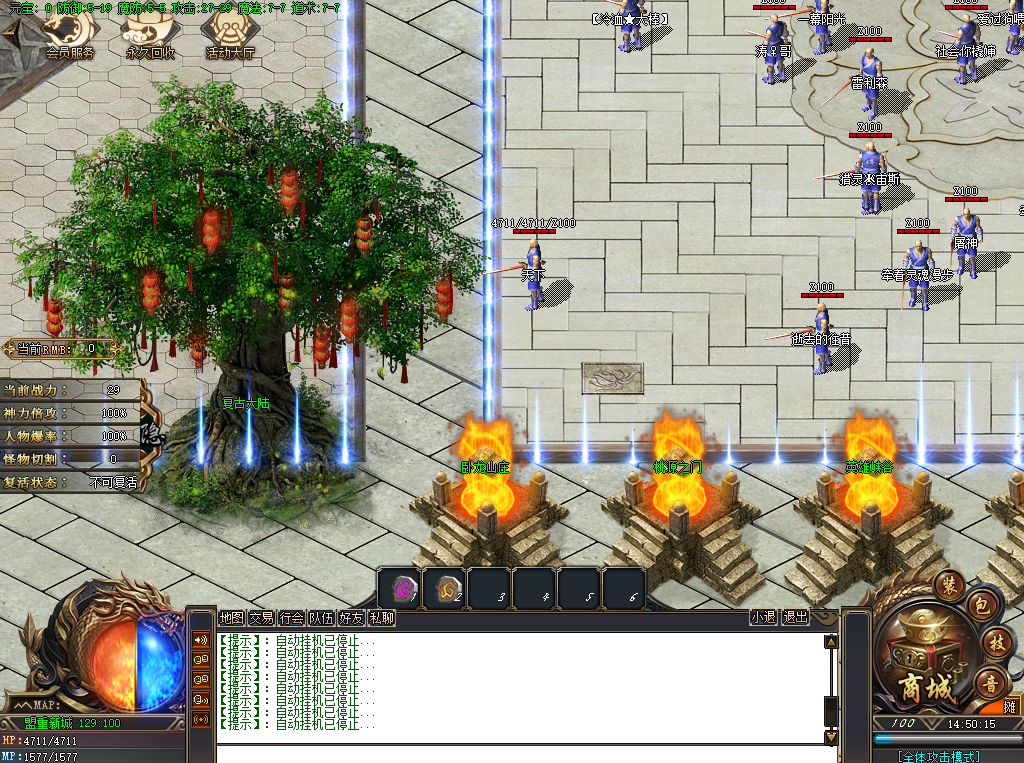
Task: Open the 交易 trade button
Action: (x=261, y=618)
